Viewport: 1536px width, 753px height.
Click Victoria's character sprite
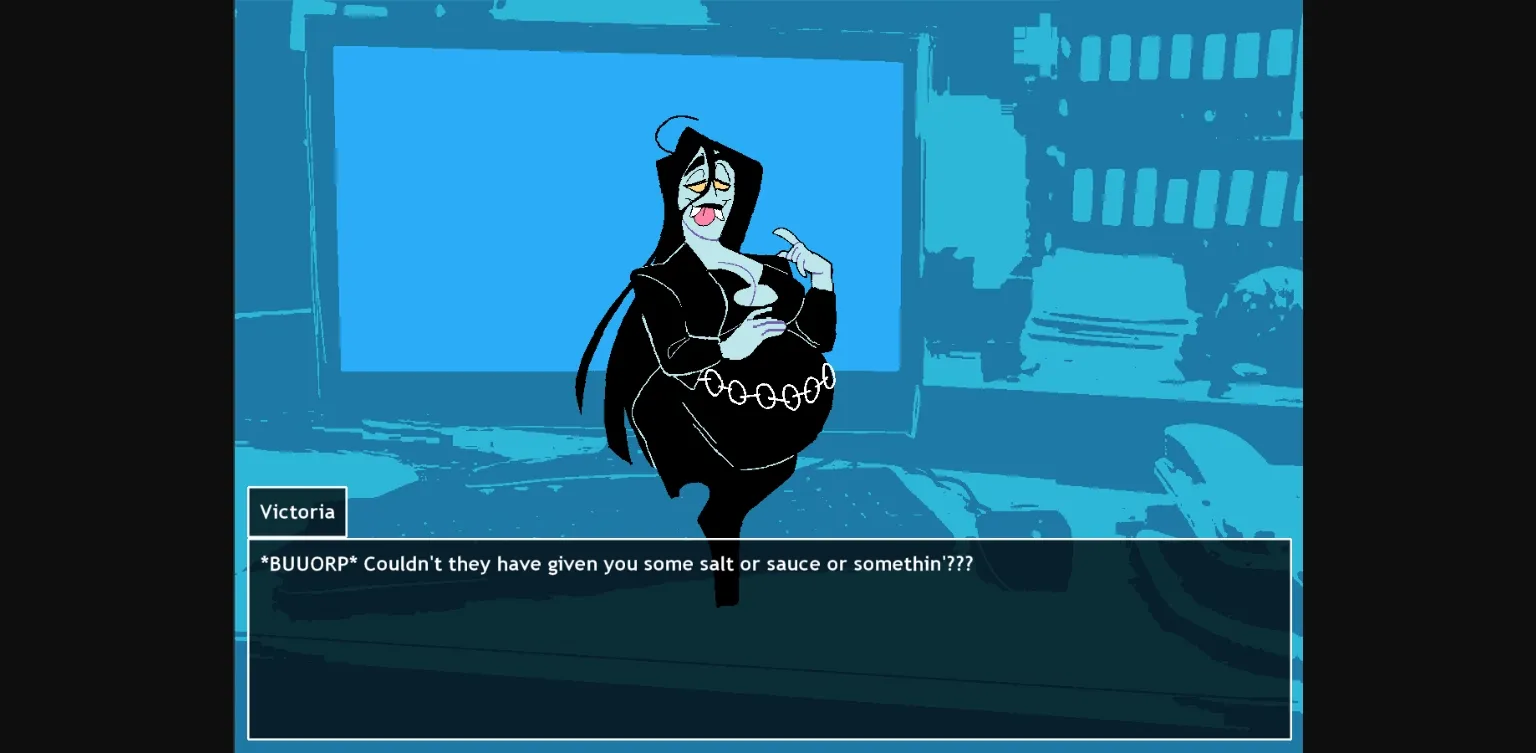(730, 320)
